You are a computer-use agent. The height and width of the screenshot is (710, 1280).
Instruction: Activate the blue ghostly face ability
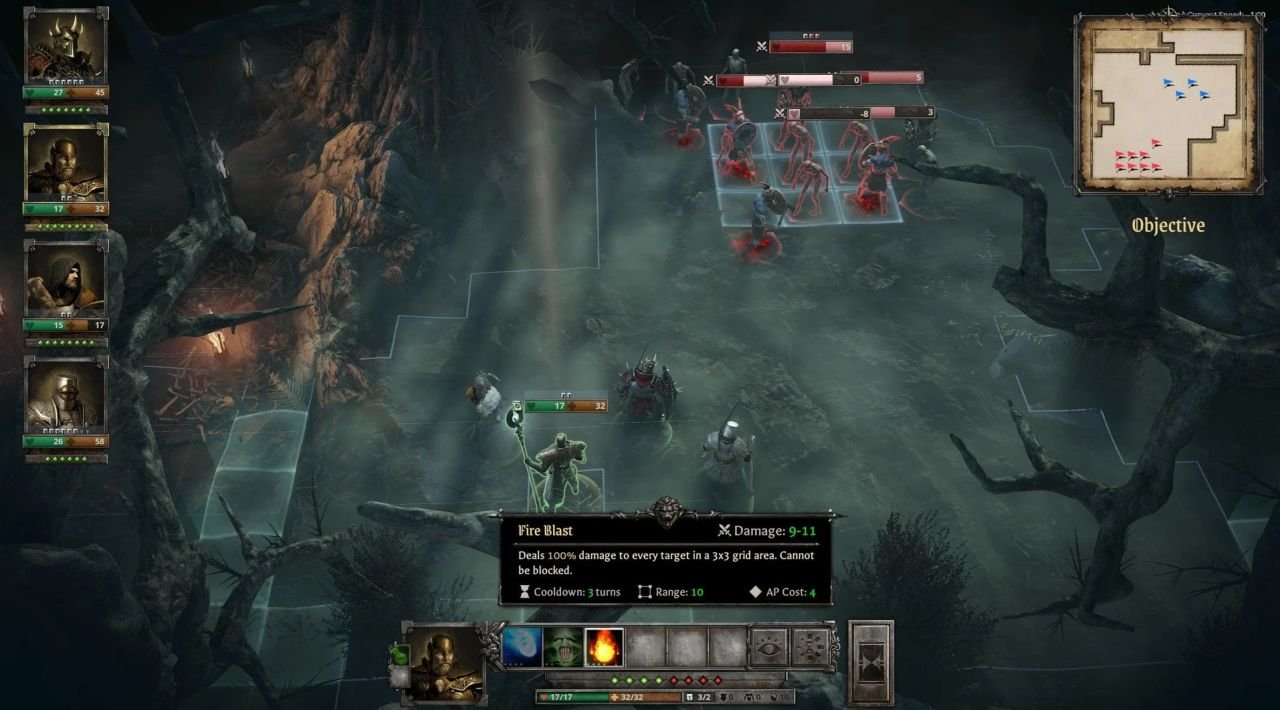tap(522, 648)
